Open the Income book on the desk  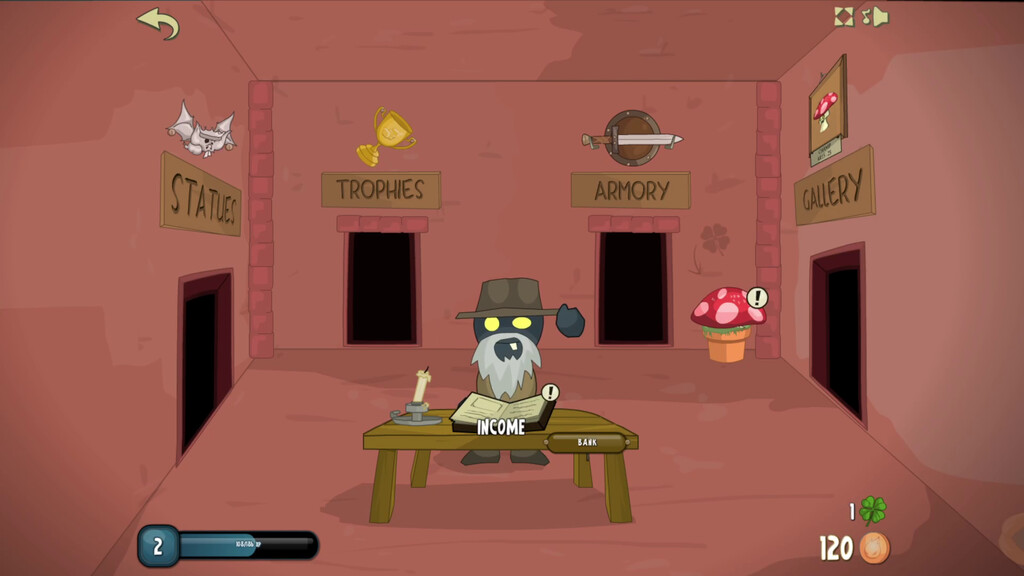pyautogui.click(x=501, y=411)
